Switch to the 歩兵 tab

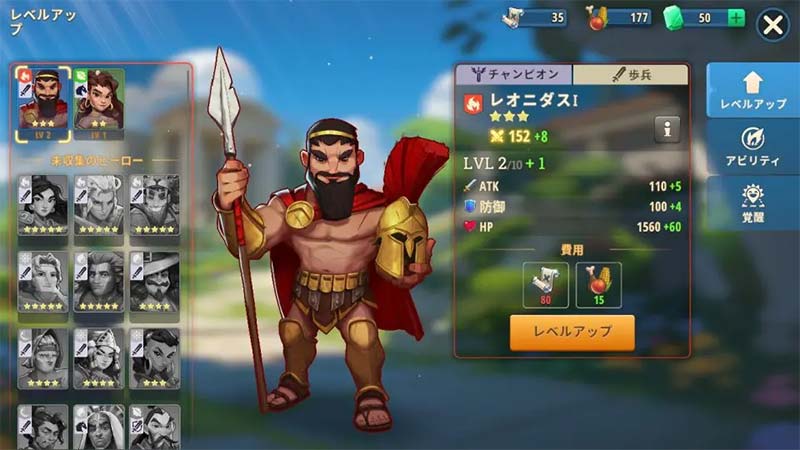(x=630, y=74)
